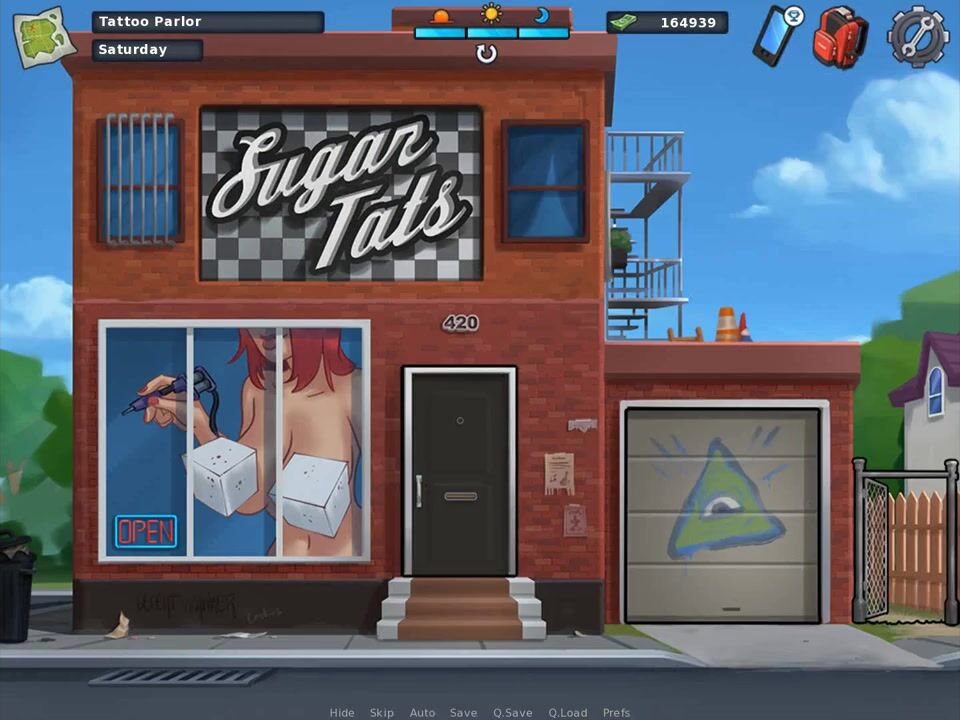Open the Prefs menu
960x720 pixels.
(616, 713)
